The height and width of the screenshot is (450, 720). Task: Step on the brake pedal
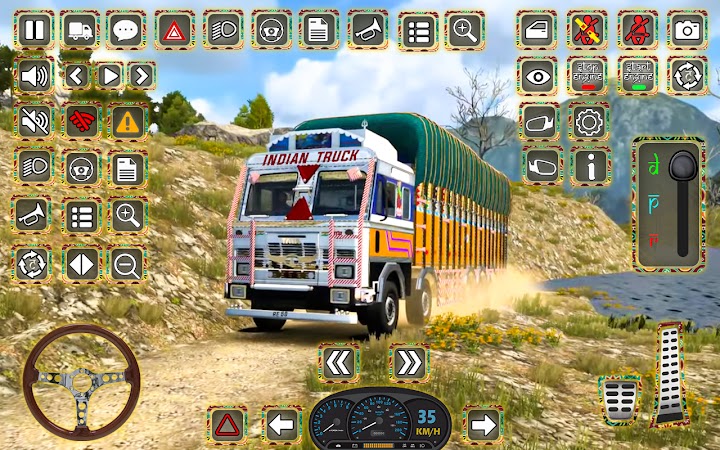pyautogui.click(x=619, y=398)
